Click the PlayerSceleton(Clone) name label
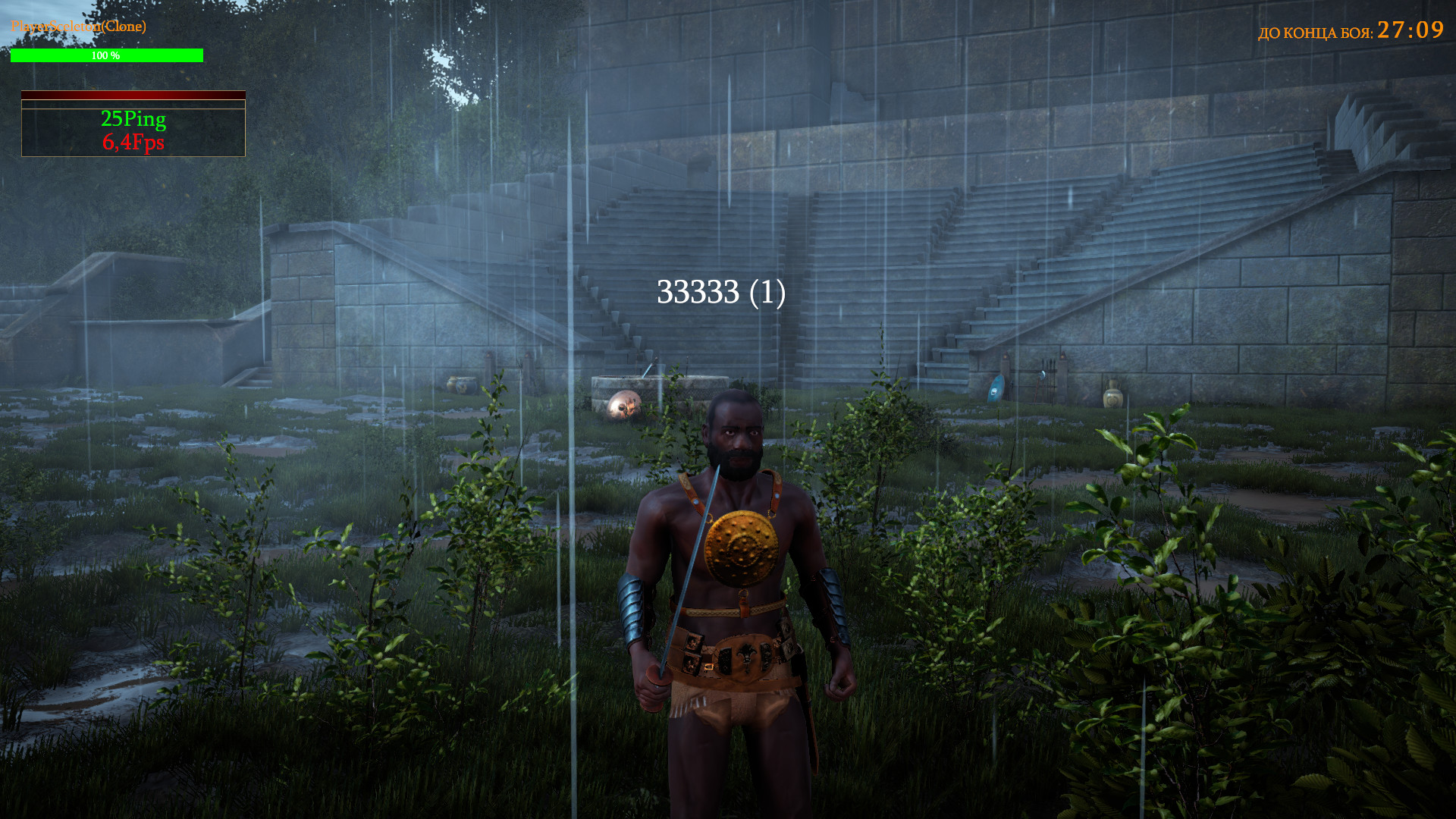The width and height of the screenshot is (1456, 819). coord(77,26)
